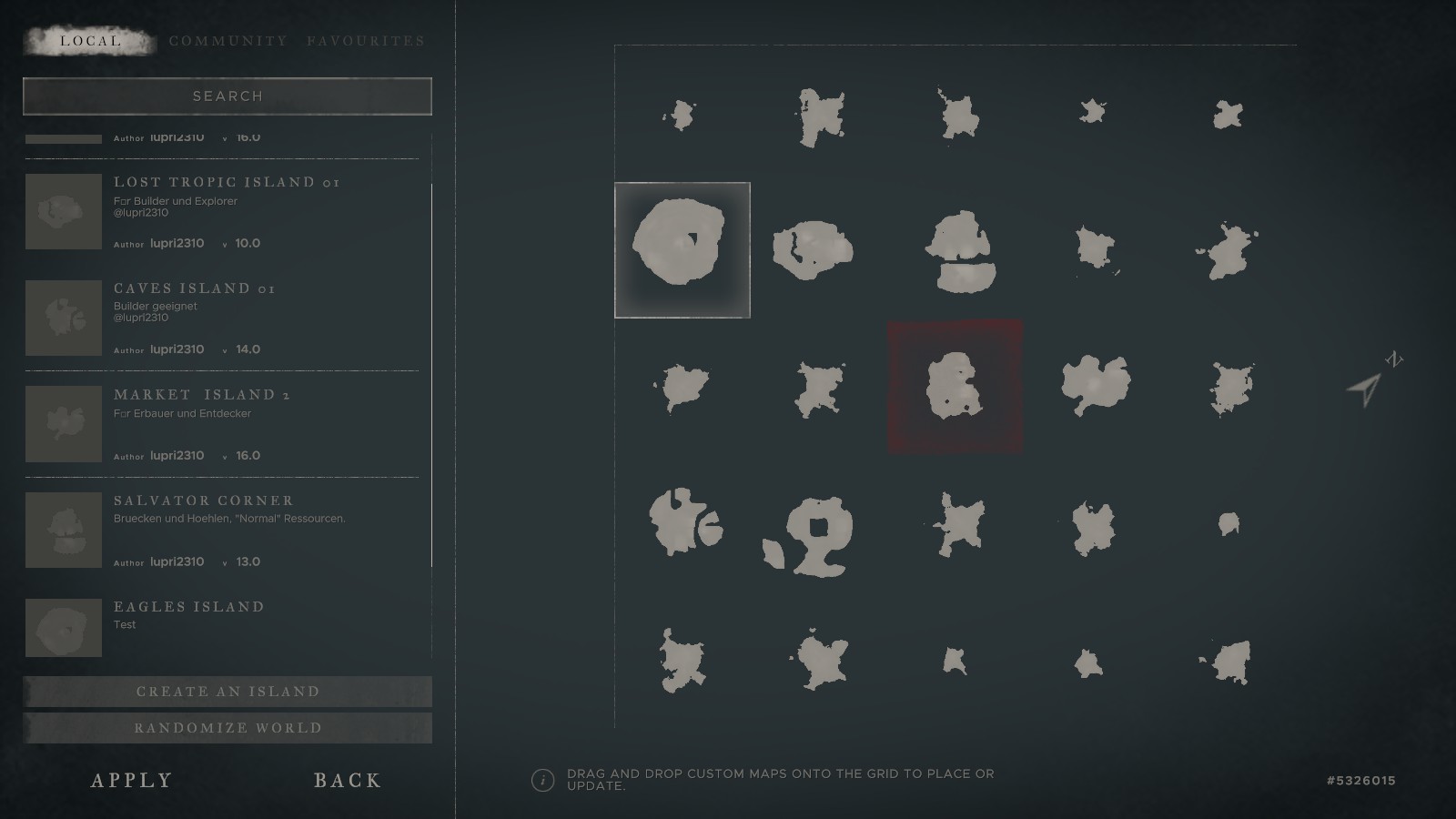Image resolution: width=1456 pixels, height=819 pixels.
Task: Select the white-framed highlighted grid island
Action: pyautogui.click(x=682, y=250)
